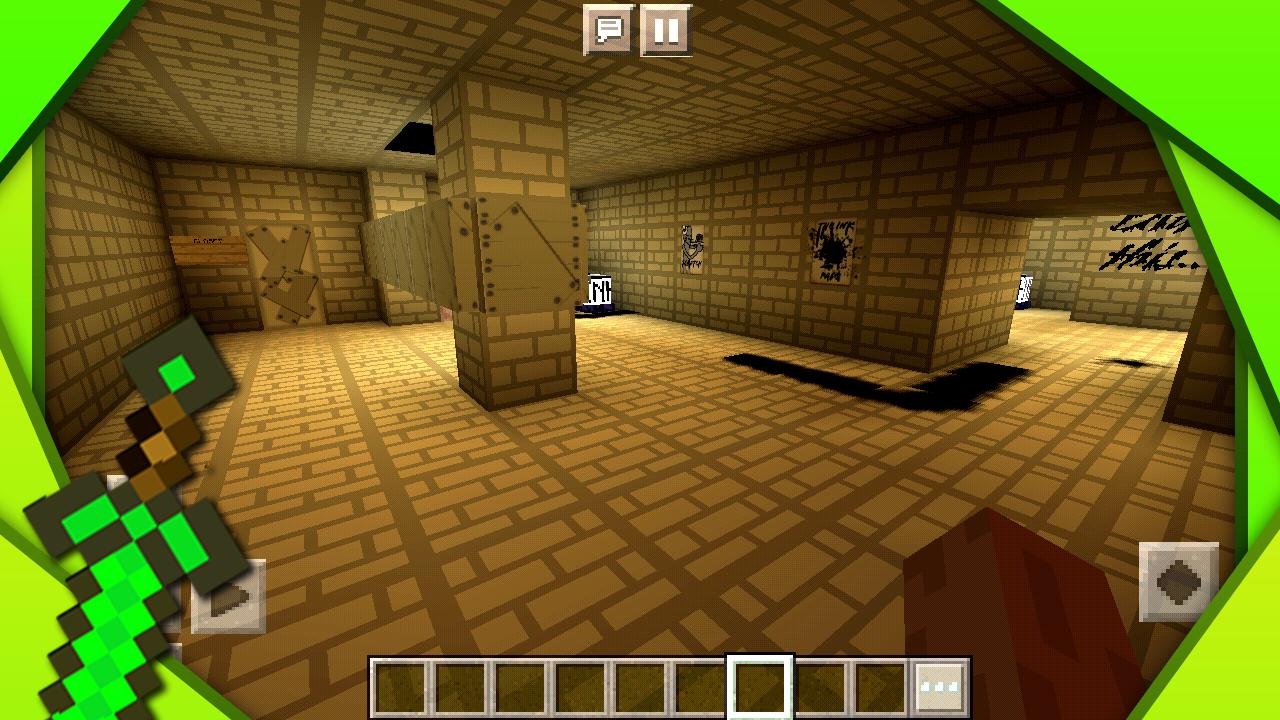The width and height of the screenshot is (1280, 720).
Task: Click the scrawled graffiti on the far wall
Action: click(x=1150, y=240)
